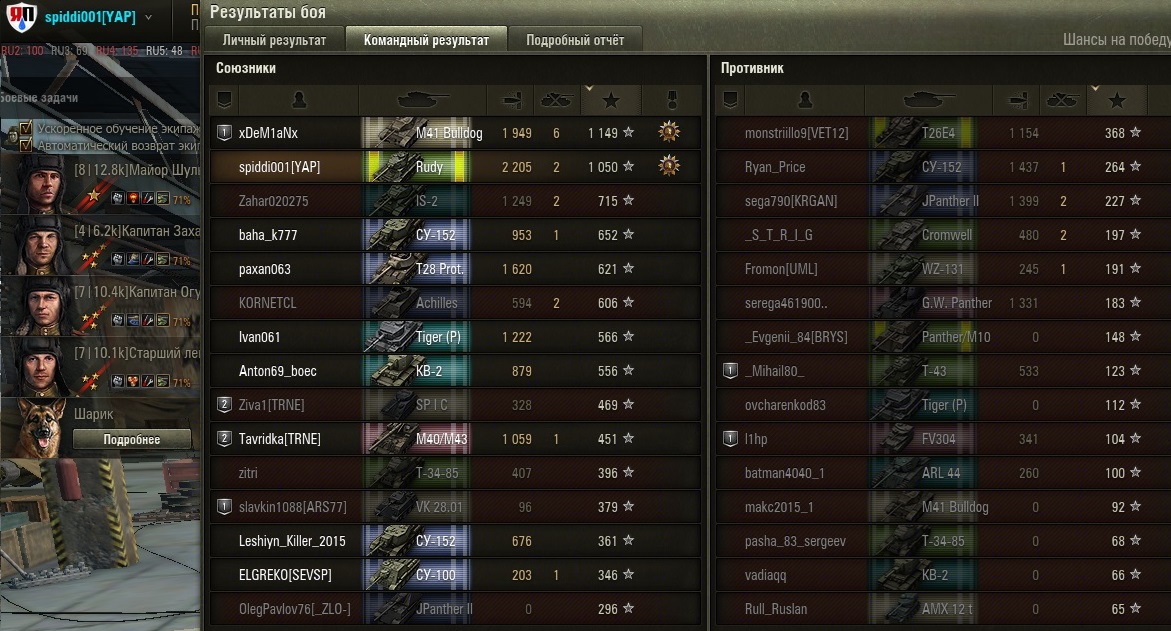This screenshot has height=631, width=1171.
Task: Open the Подробный отчёт tab
Action: click(x=575, y=40)
